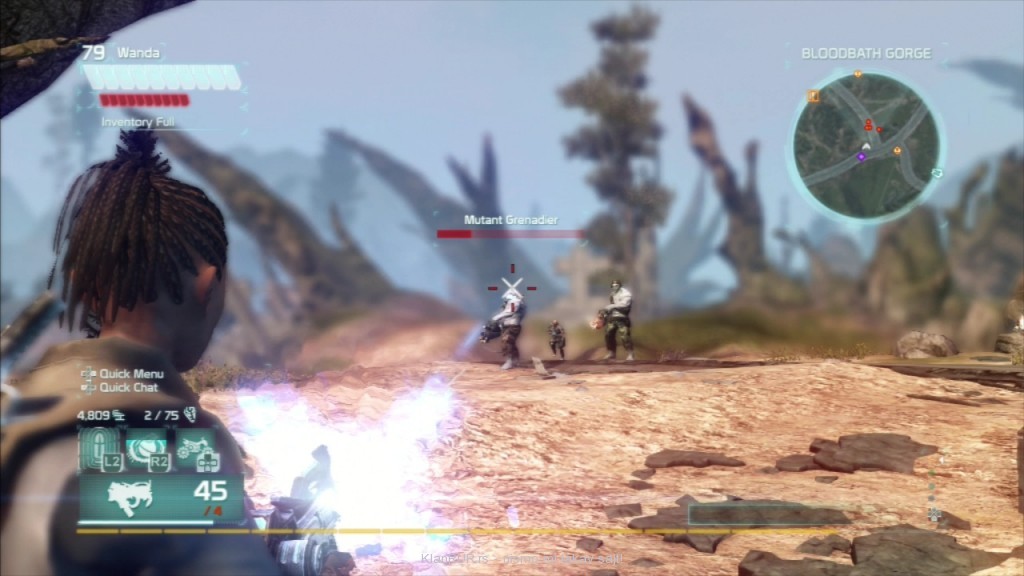This screenshot has width=1024, height=576.
Task: Click the orange square marker on minimap edge
Action: pos(813,97)
